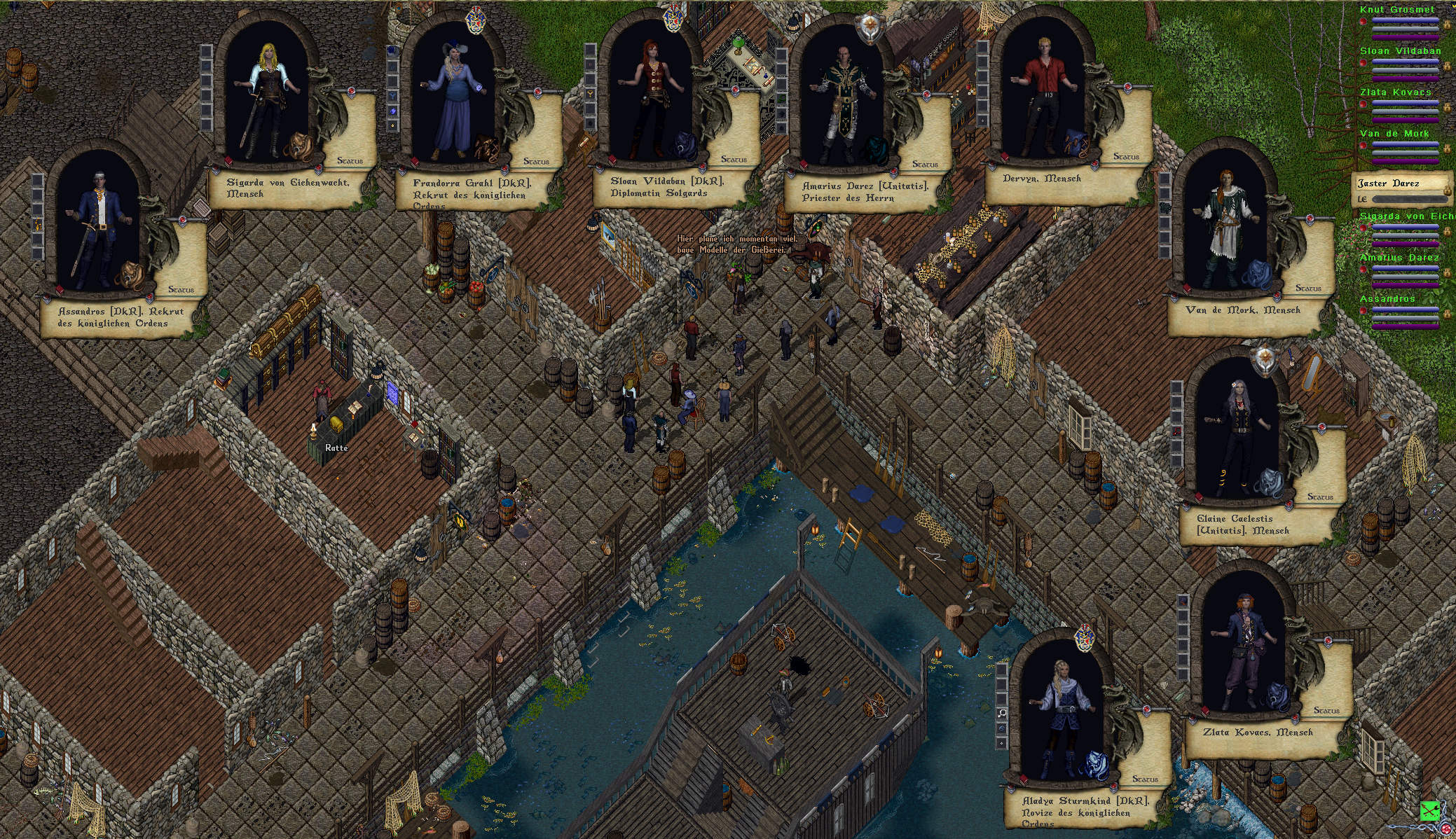Click the green icon in the bottom-right corner
This screenshot has height=839, width=1456.
pos(1429,810)
